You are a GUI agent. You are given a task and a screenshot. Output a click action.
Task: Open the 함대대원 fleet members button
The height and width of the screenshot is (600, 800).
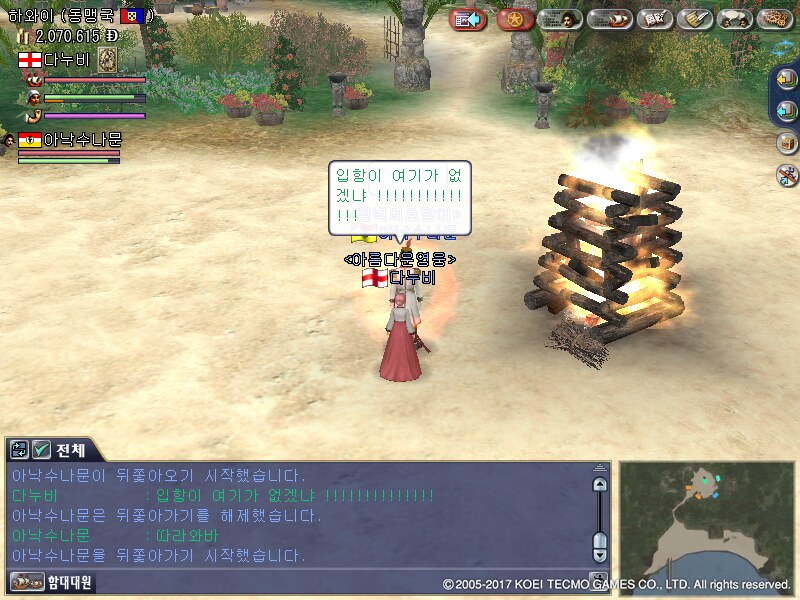(x=52, y=581)
